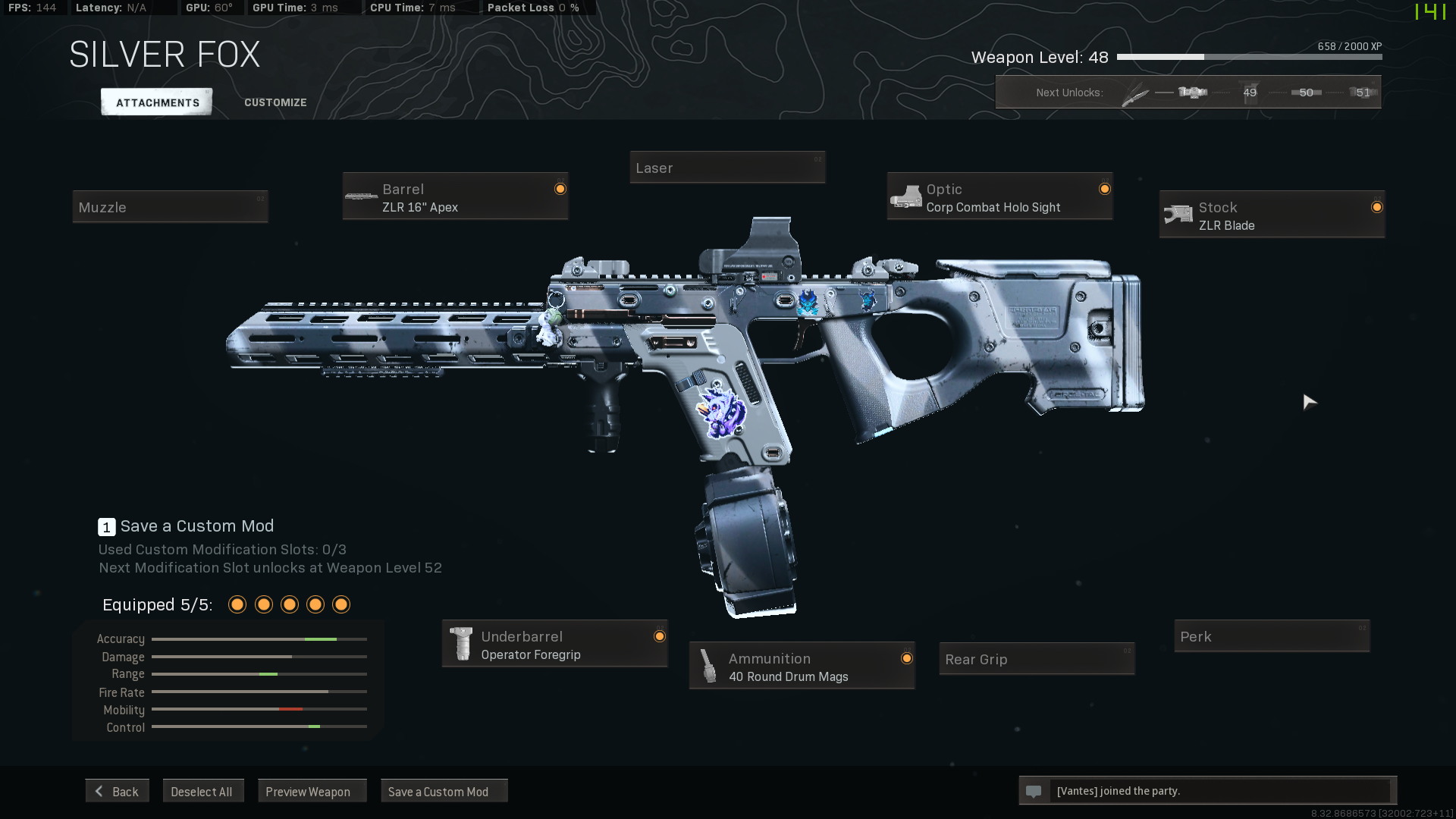The height and width of the screenshot is (819, 1456).
Task: Switch to the Attachments tab
Action: [157, 102]
